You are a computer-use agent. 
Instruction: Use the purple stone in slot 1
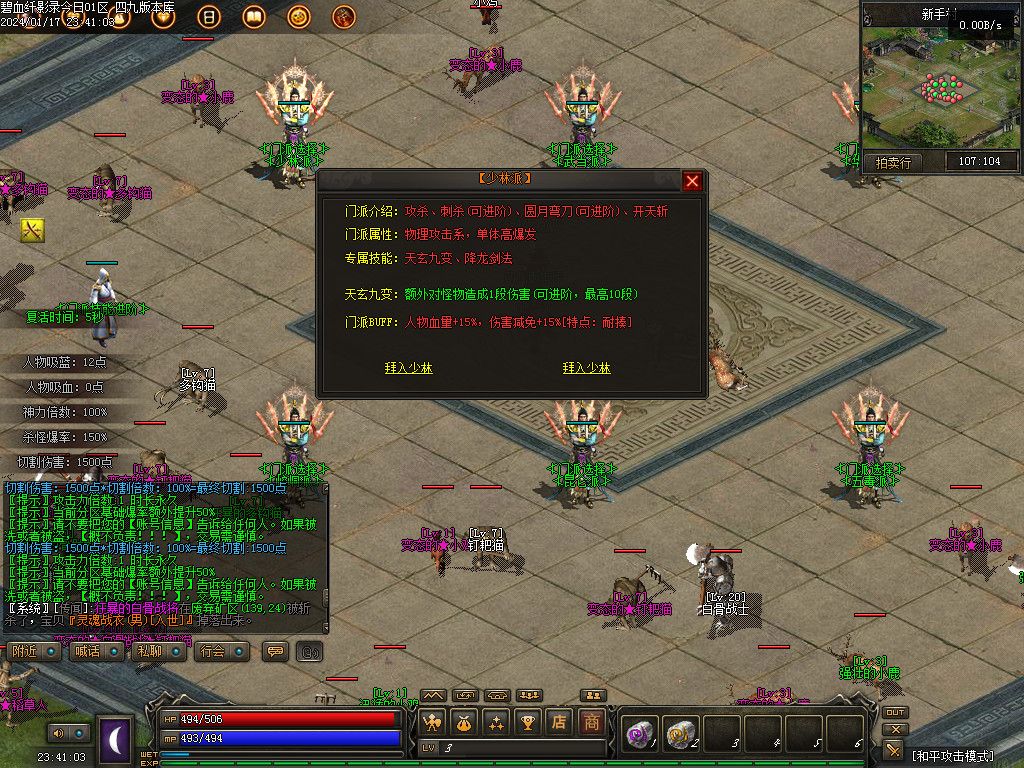click(638, 734)
